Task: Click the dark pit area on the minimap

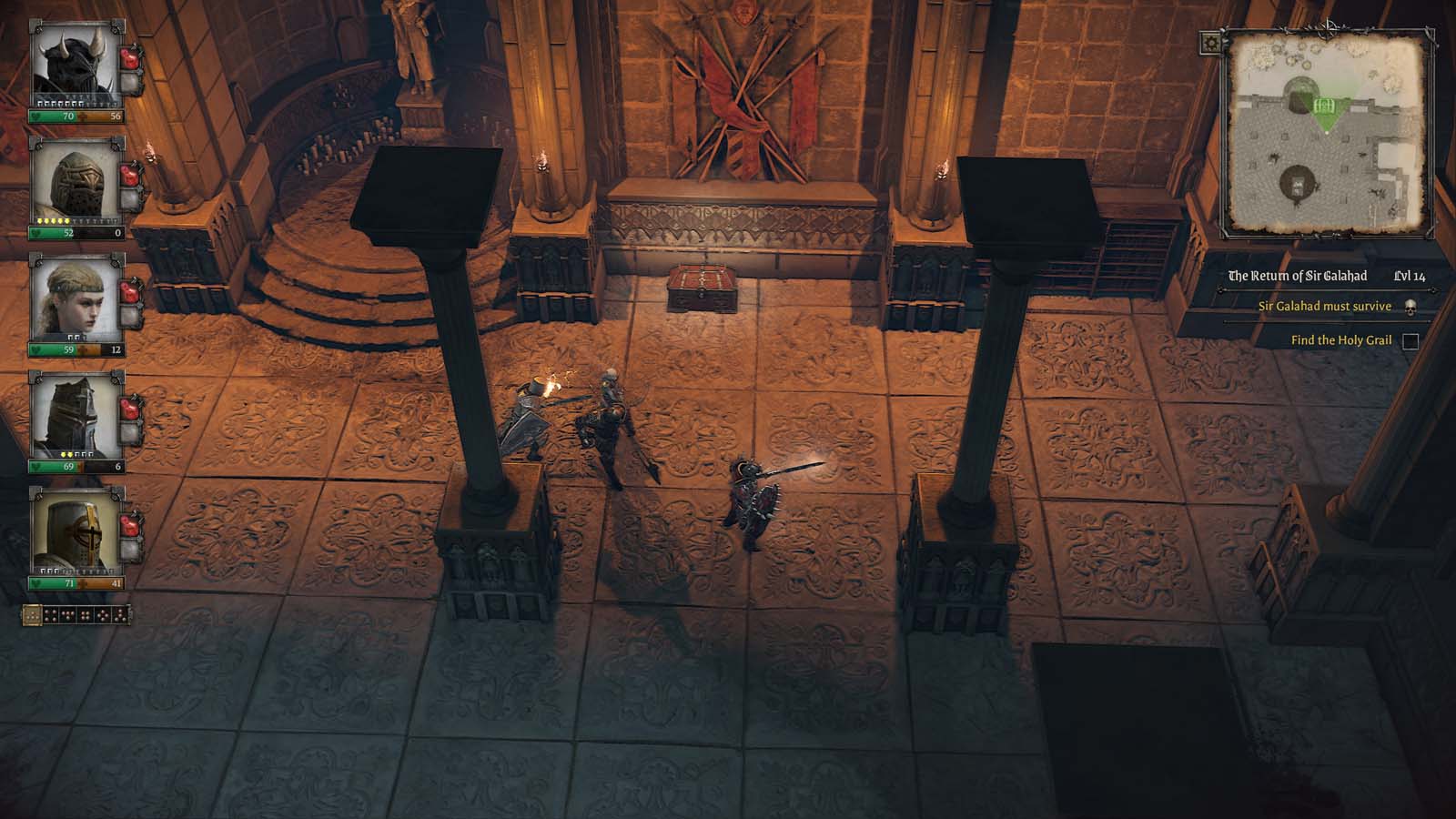Action: [x=1297, y=183]
